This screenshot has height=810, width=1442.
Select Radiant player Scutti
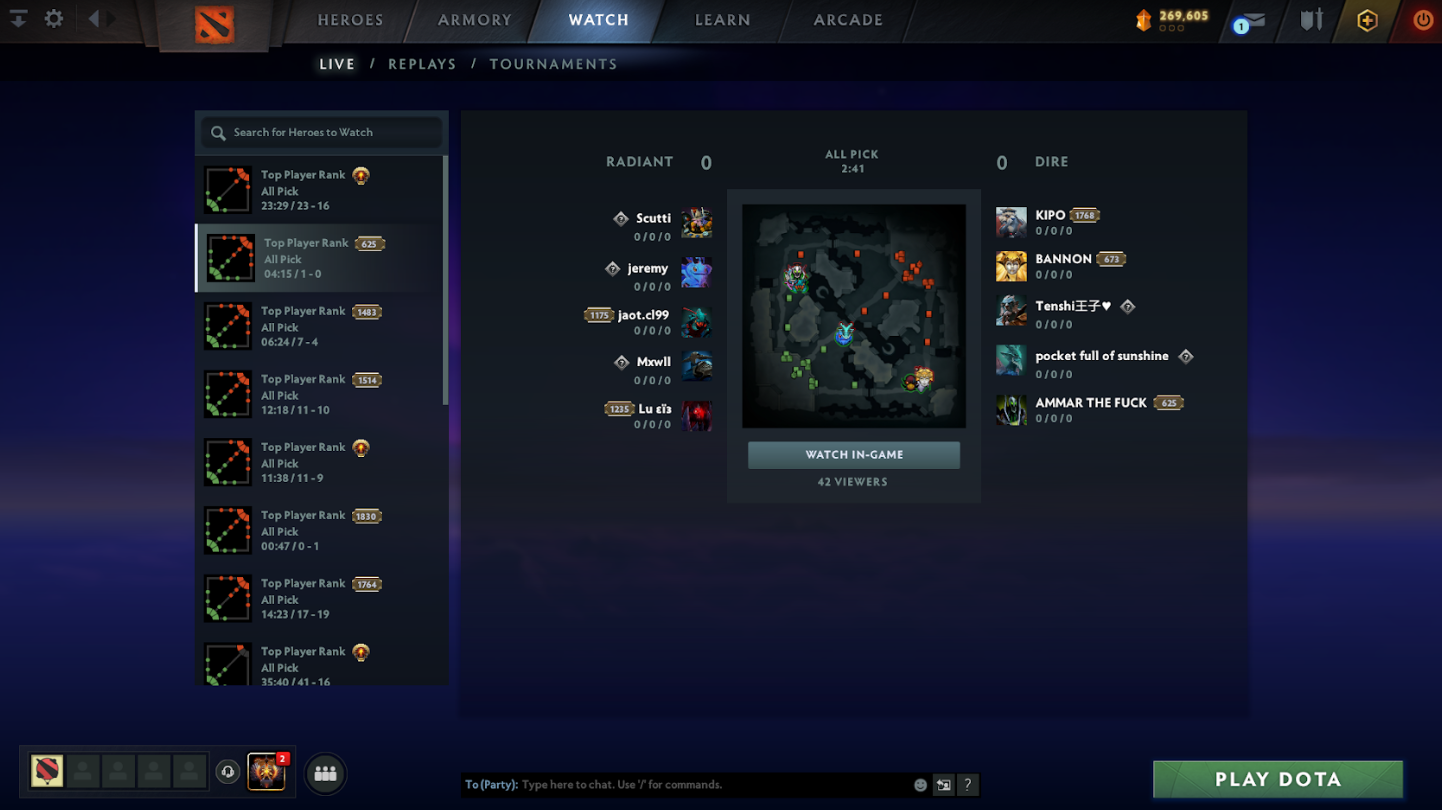(x=654, y=219)
